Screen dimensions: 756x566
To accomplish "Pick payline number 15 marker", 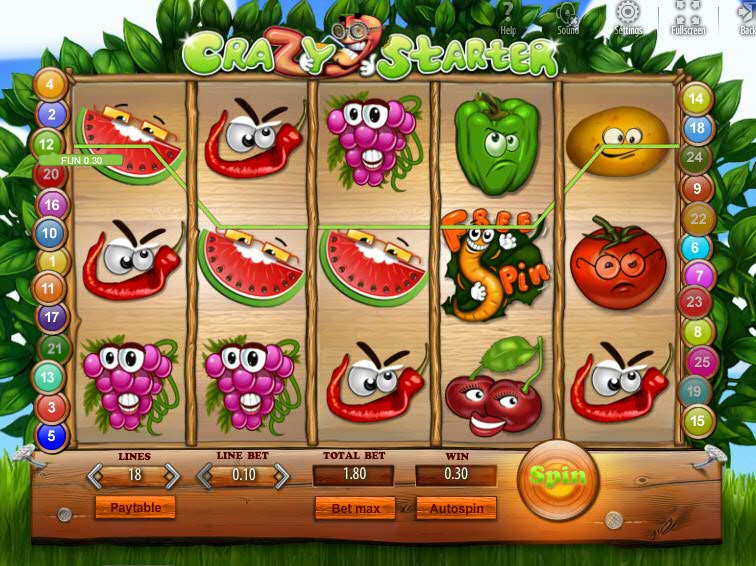I will point(697,421).
